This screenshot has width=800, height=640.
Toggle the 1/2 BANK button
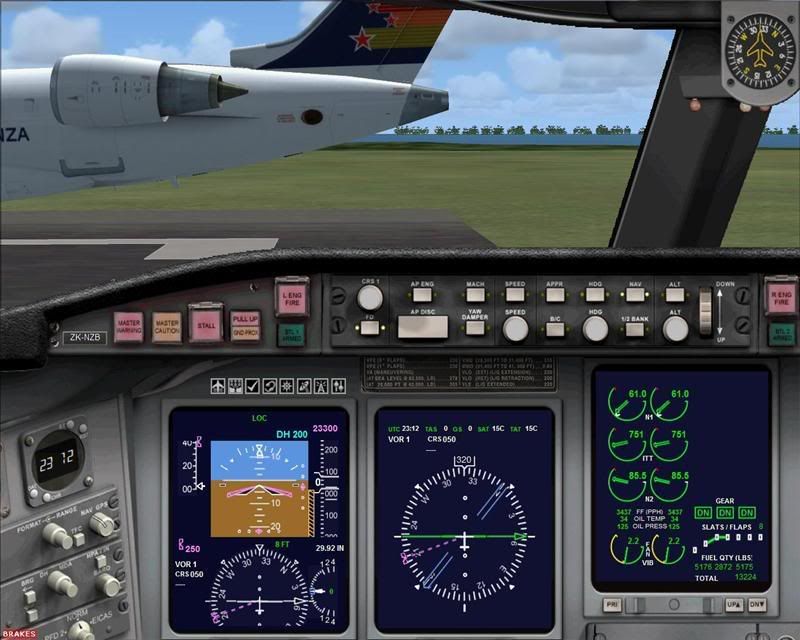pos(635,328)
